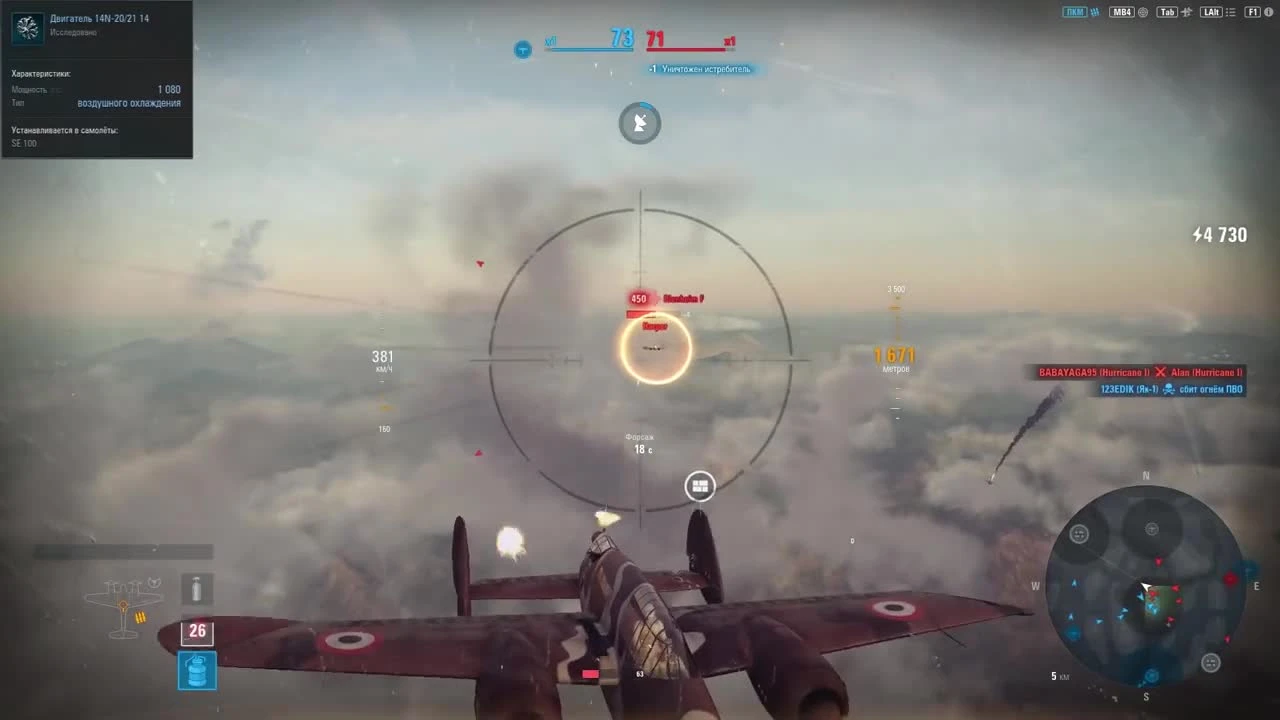Click the MB4 target reticle icon
This screenshot has height=720, width=1280.
click(1144, 12)
